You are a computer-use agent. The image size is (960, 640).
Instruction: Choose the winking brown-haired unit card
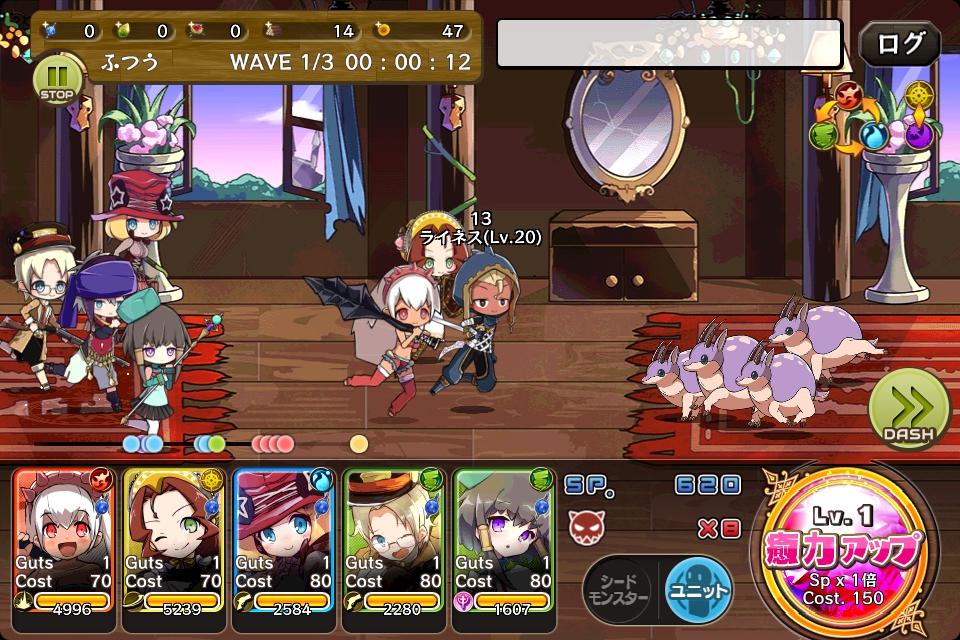[174, 540]
